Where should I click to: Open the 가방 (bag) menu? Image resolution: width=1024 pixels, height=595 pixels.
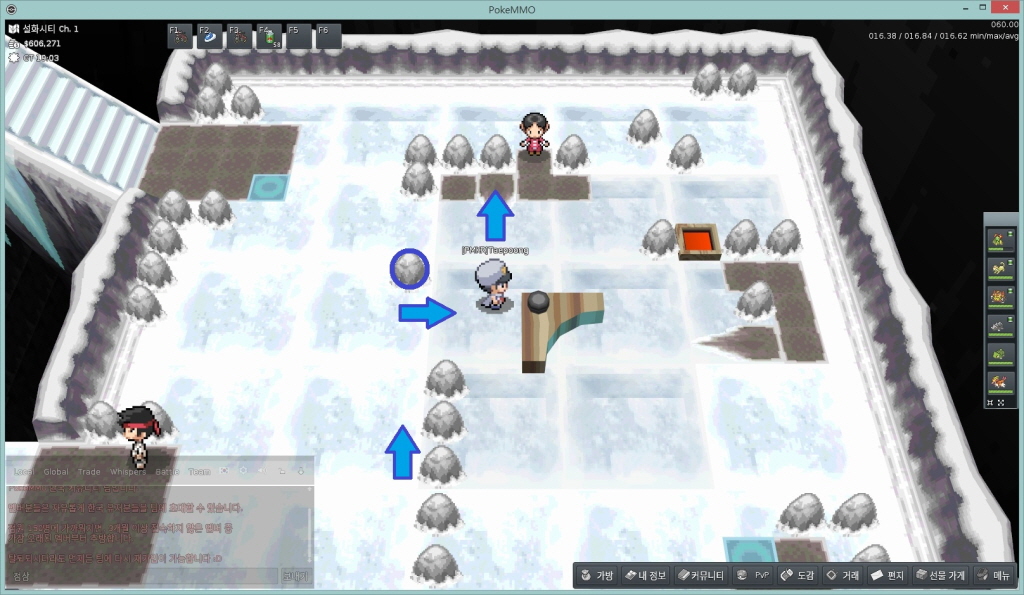596,575
